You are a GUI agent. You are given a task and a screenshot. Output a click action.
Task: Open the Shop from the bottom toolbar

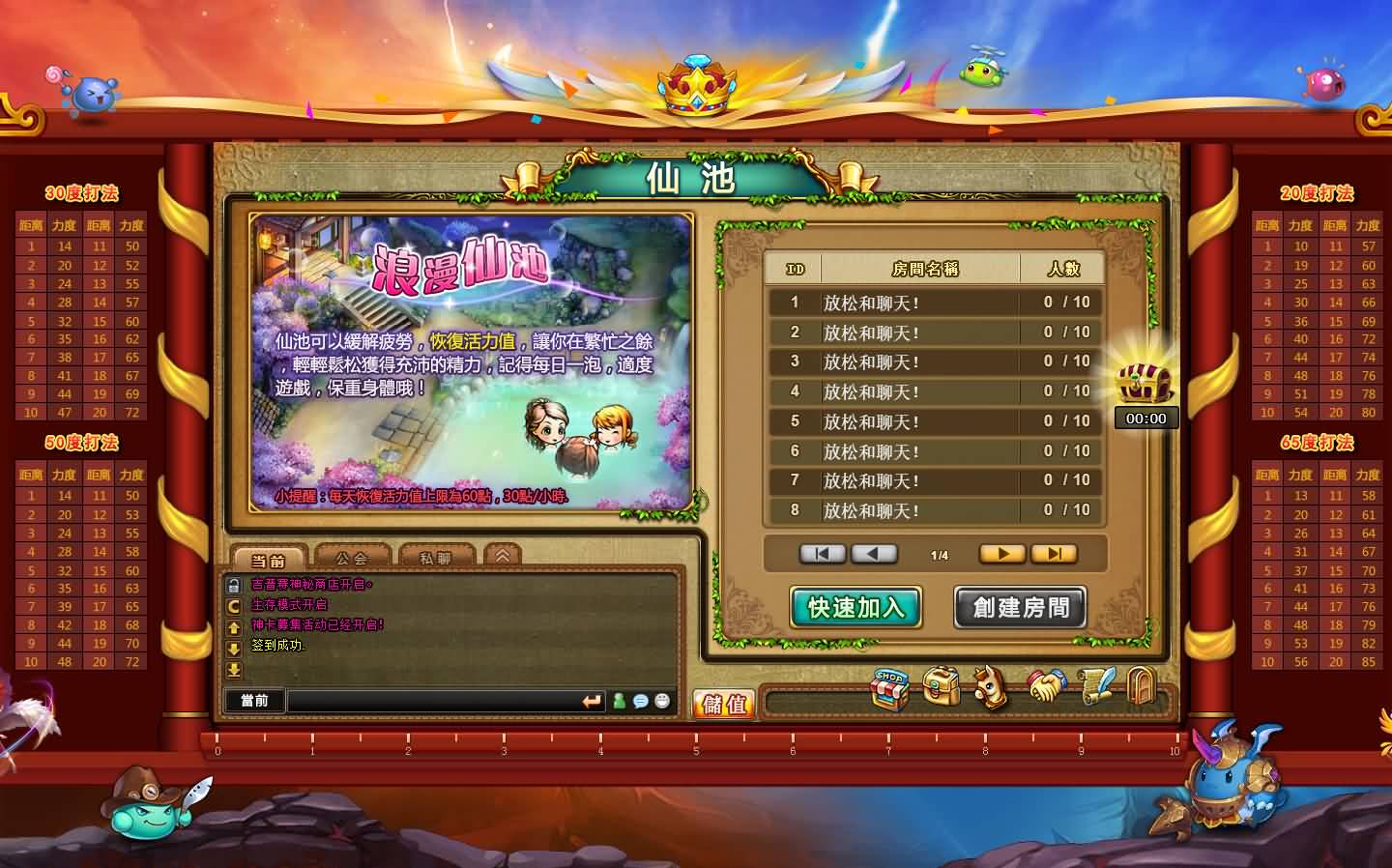point(888,687)
